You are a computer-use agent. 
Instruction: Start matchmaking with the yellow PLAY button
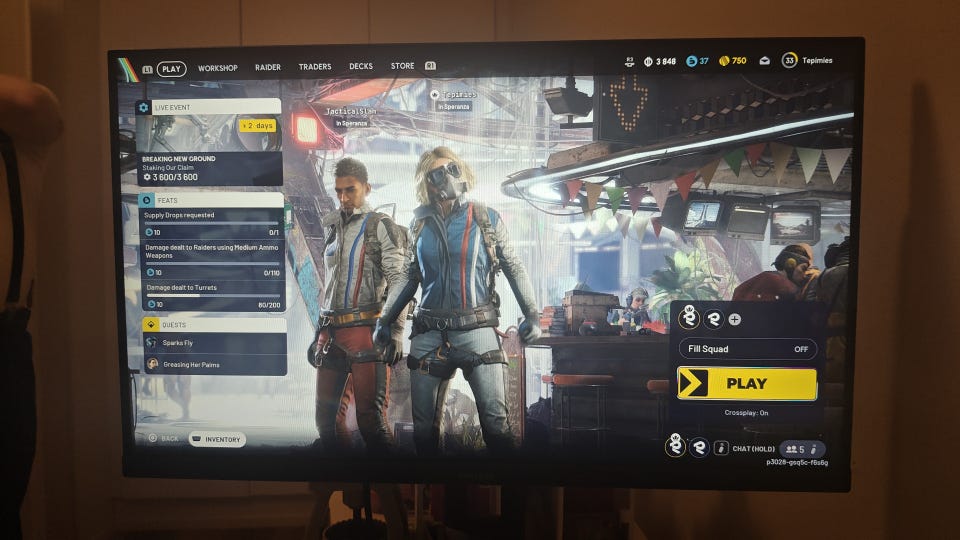click(x=746, y=383)
